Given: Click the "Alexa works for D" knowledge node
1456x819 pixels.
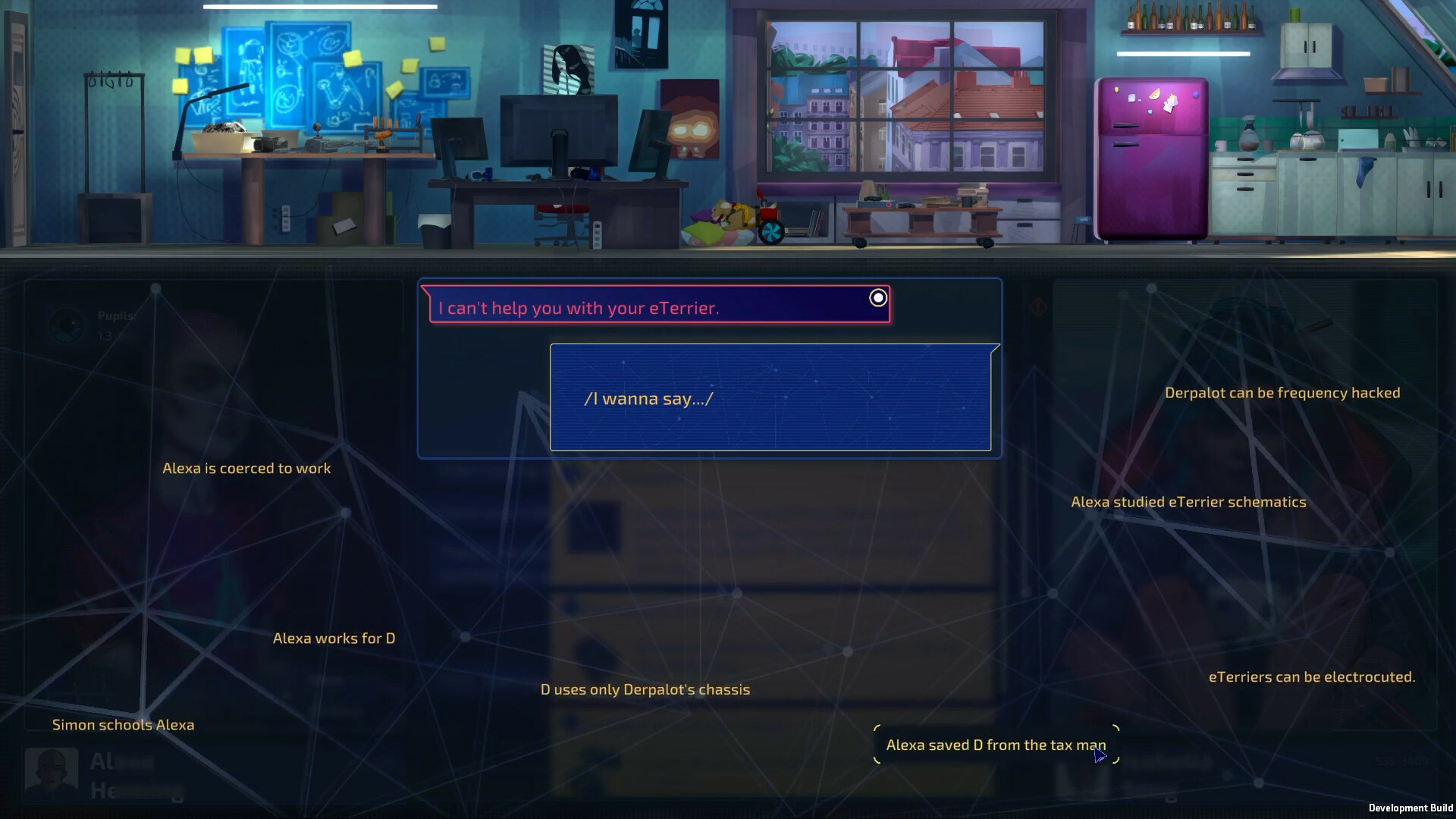Looking at the screenshot, I should click(x=333, y=638).
